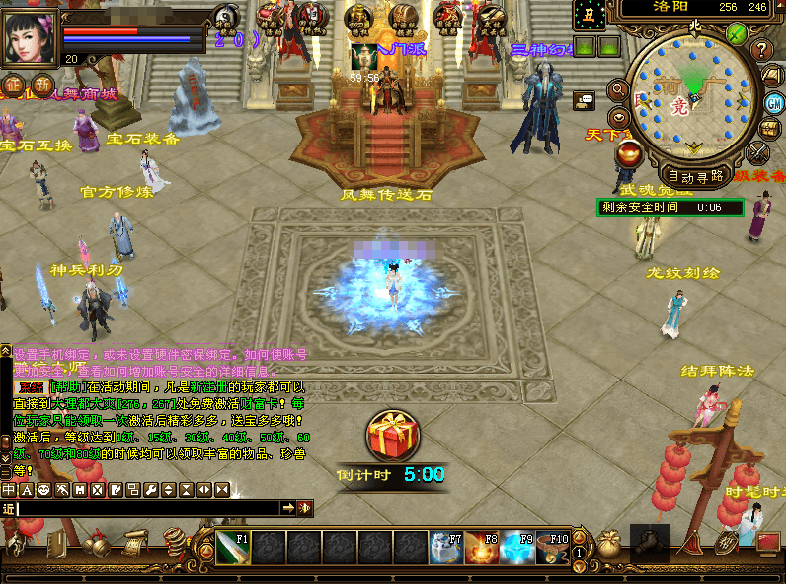Focus the chat input field
Screen dimensions: 786x584
148,508
